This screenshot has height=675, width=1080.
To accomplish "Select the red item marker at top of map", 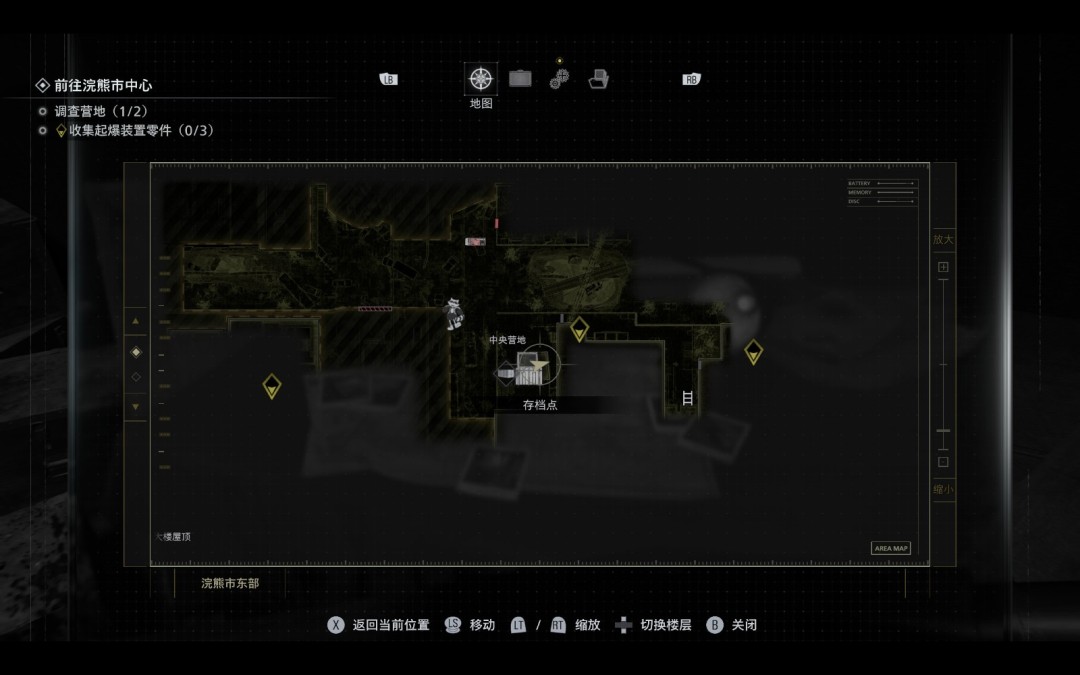I will 475,241.
